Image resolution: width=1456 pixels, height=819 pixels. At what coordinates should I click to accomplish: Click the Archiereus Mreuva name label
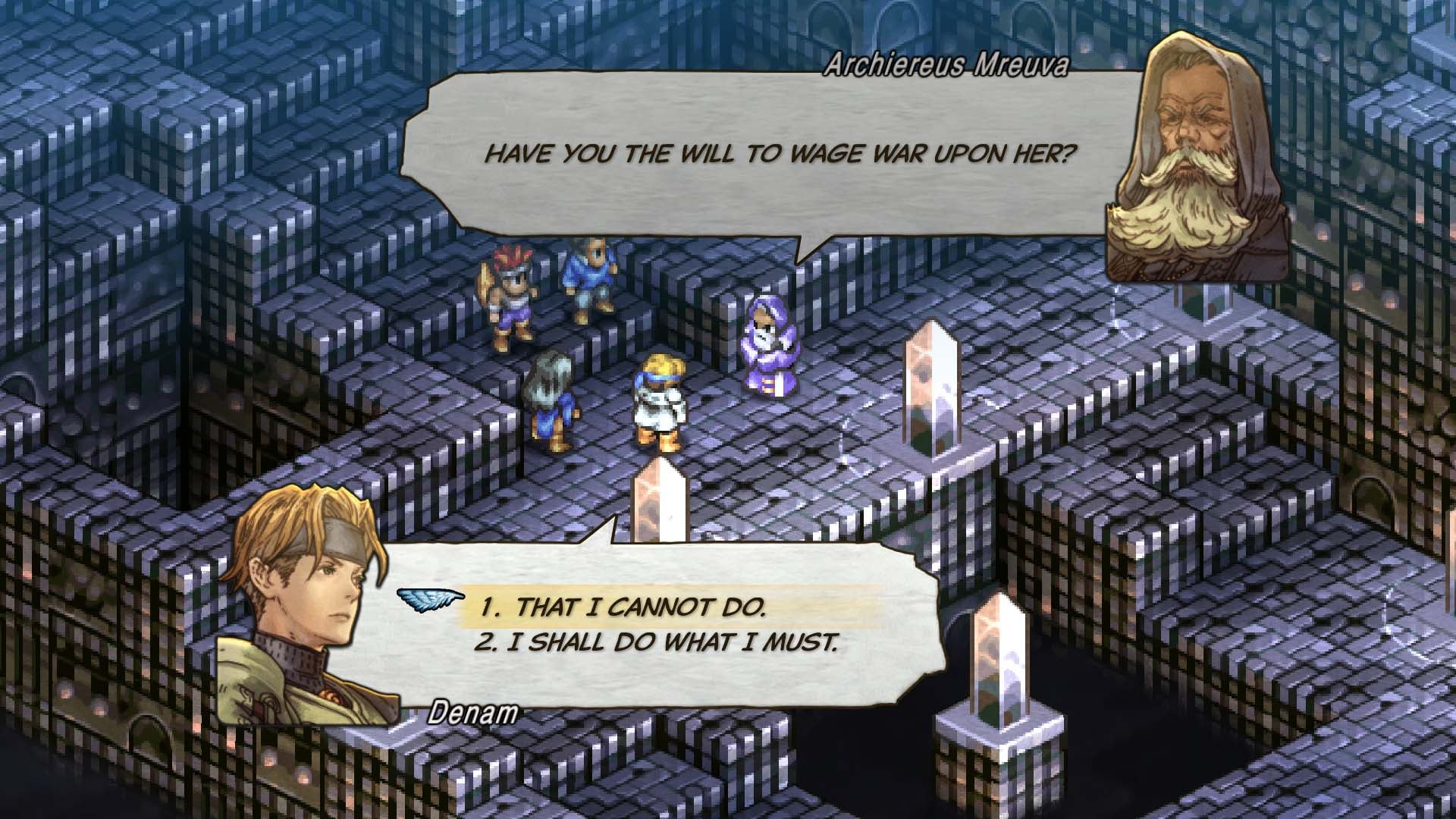[946, 67]
